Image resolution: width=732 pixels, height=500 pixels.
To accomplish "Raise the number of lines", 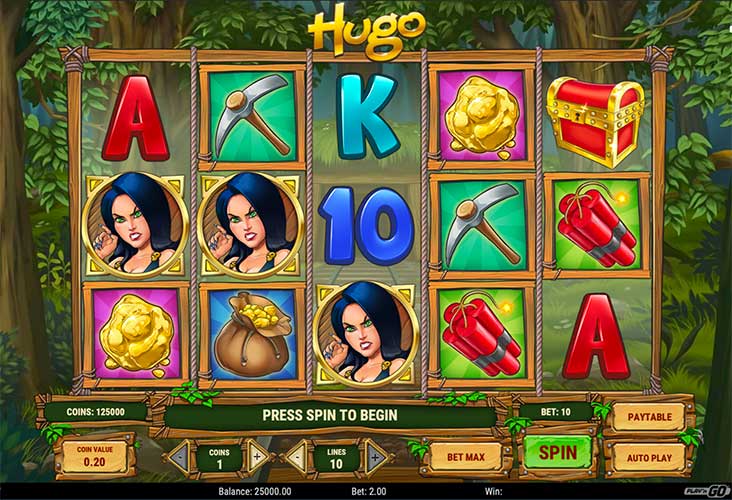I will (375, 457).
